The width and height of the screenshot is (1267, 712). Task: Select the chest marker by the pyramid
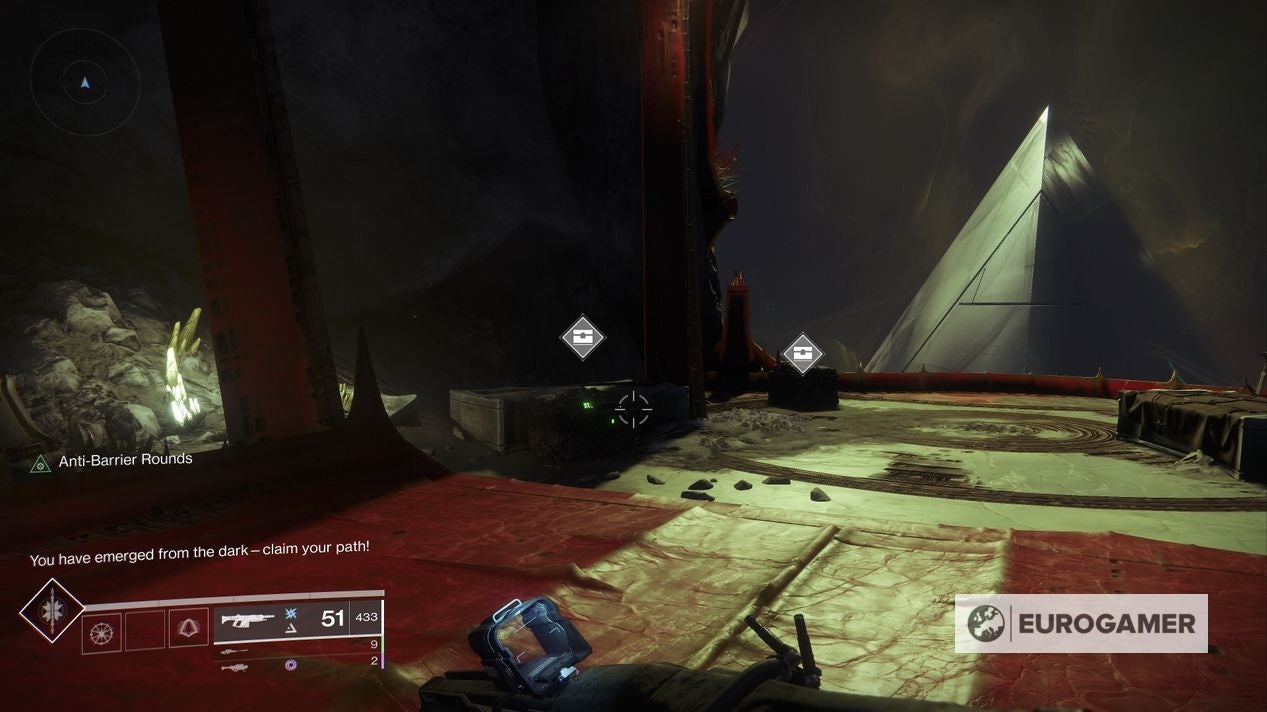tap(801, 352)
